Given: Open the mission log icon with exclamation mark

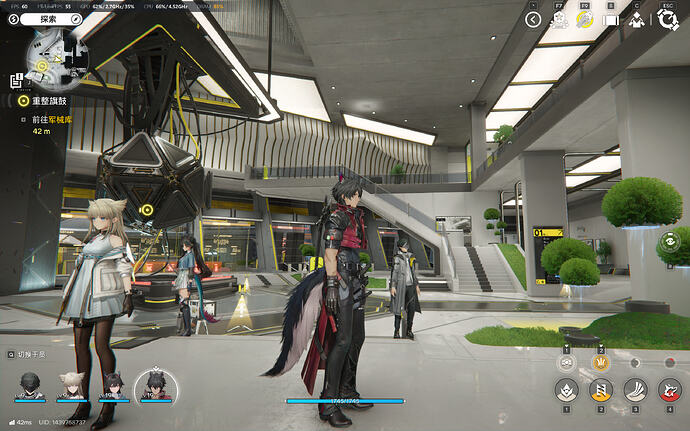Looking at the screenshot, I should pyautogui.click(x=18, y=79).
